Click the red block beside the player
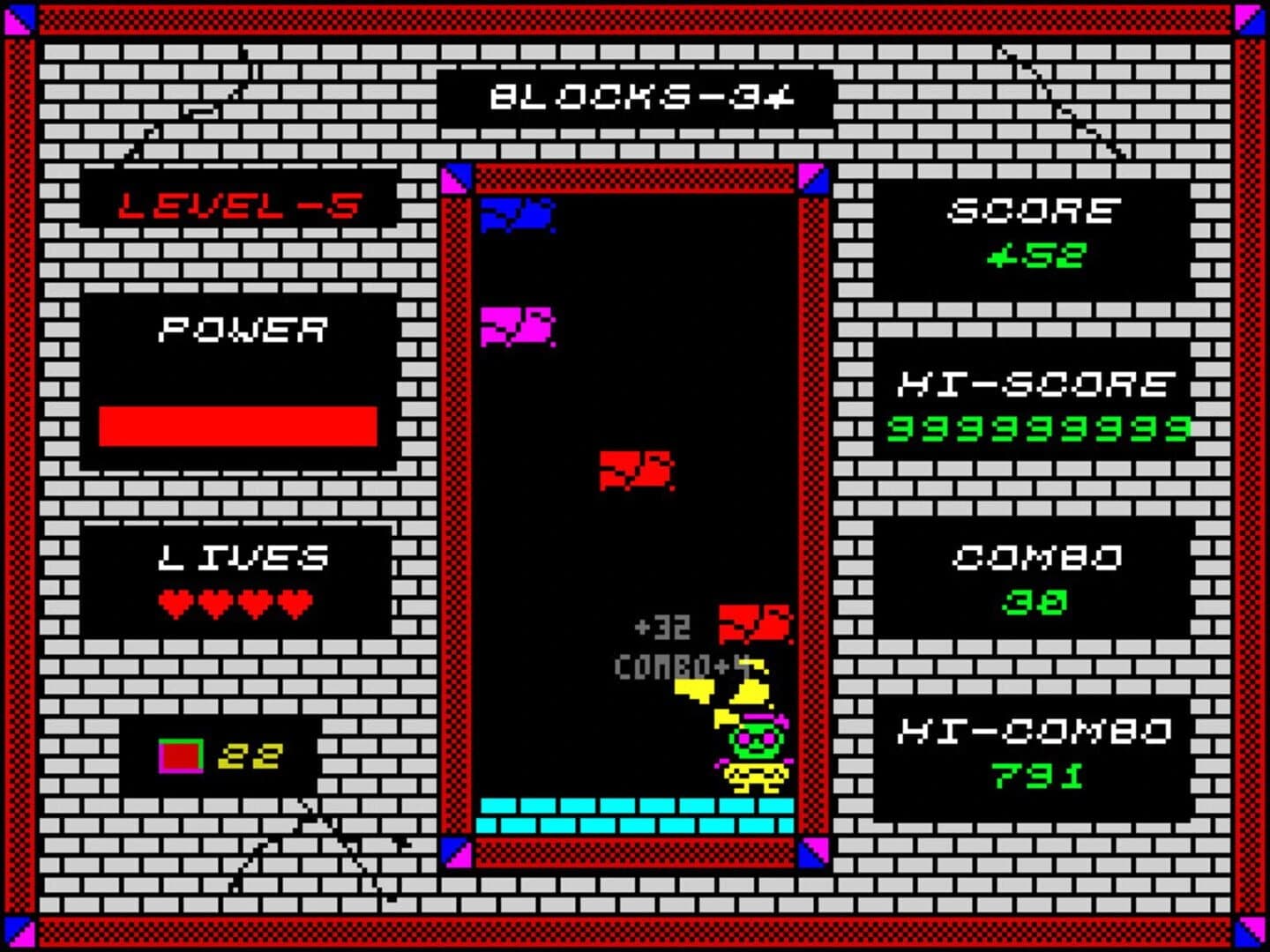 (x=752, y=622)
